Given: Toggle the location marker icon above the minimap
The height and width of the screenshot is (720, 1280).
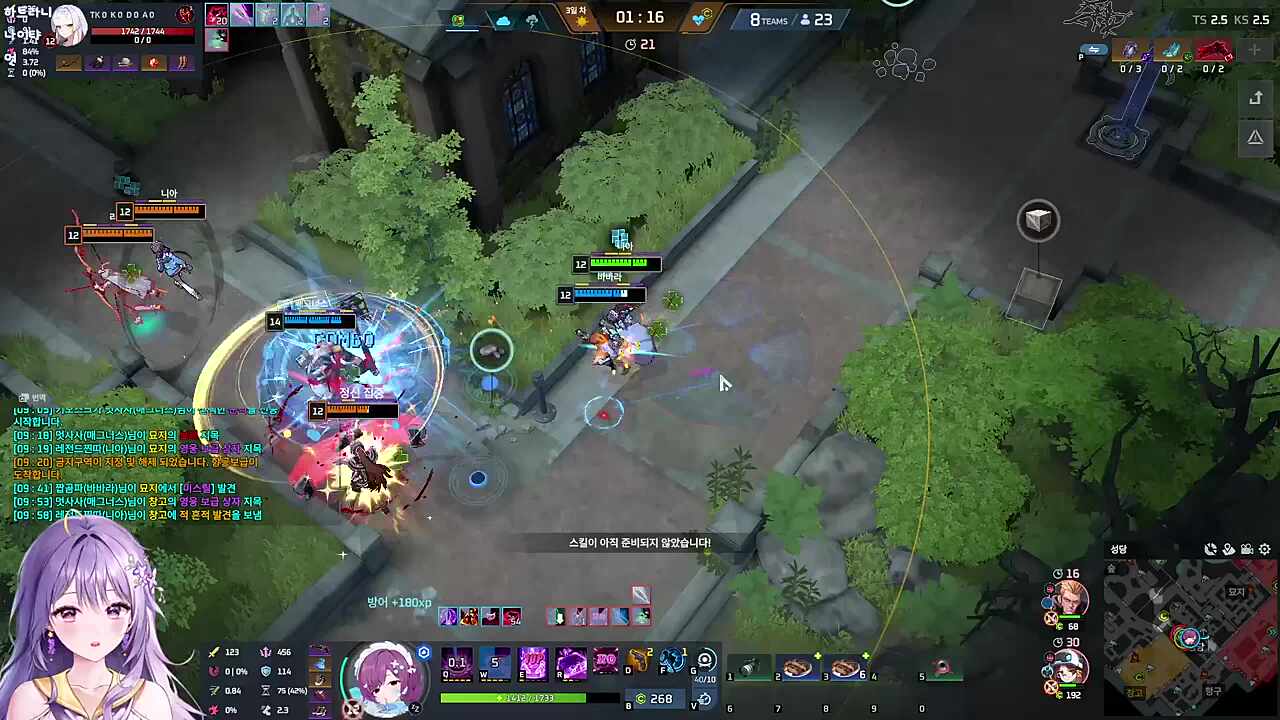Looking at the screenshot, I should pyautogui.click(x=1229, y=549).
